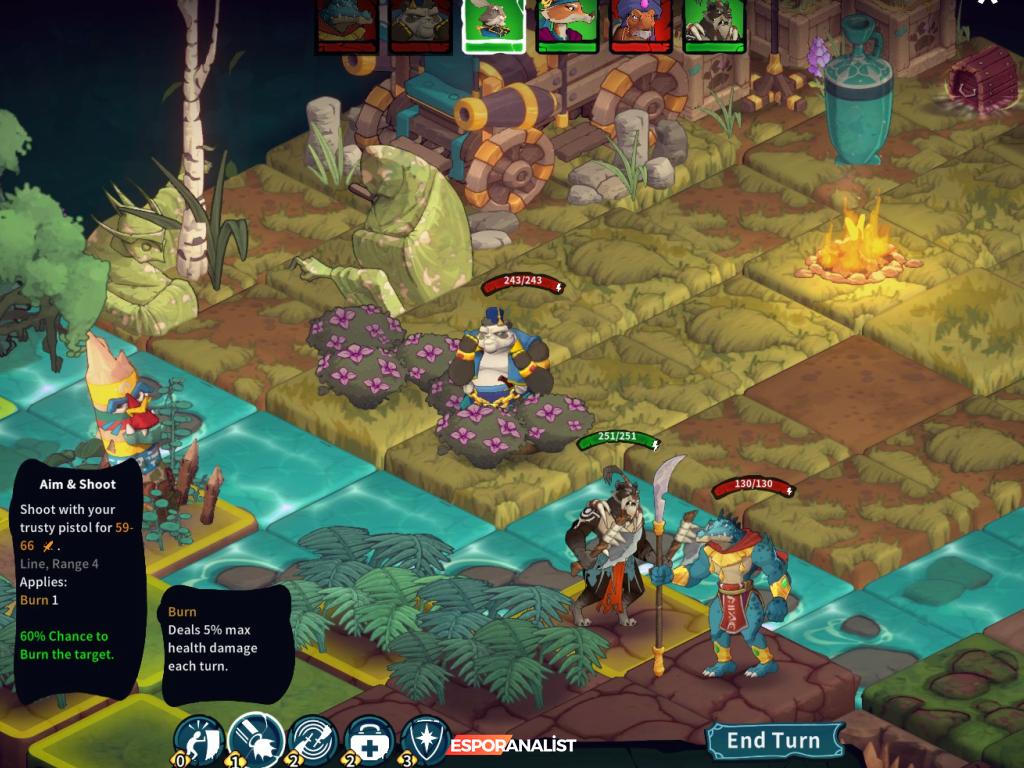Click the highlighted rabbit portrait

[x=493, y=24]
